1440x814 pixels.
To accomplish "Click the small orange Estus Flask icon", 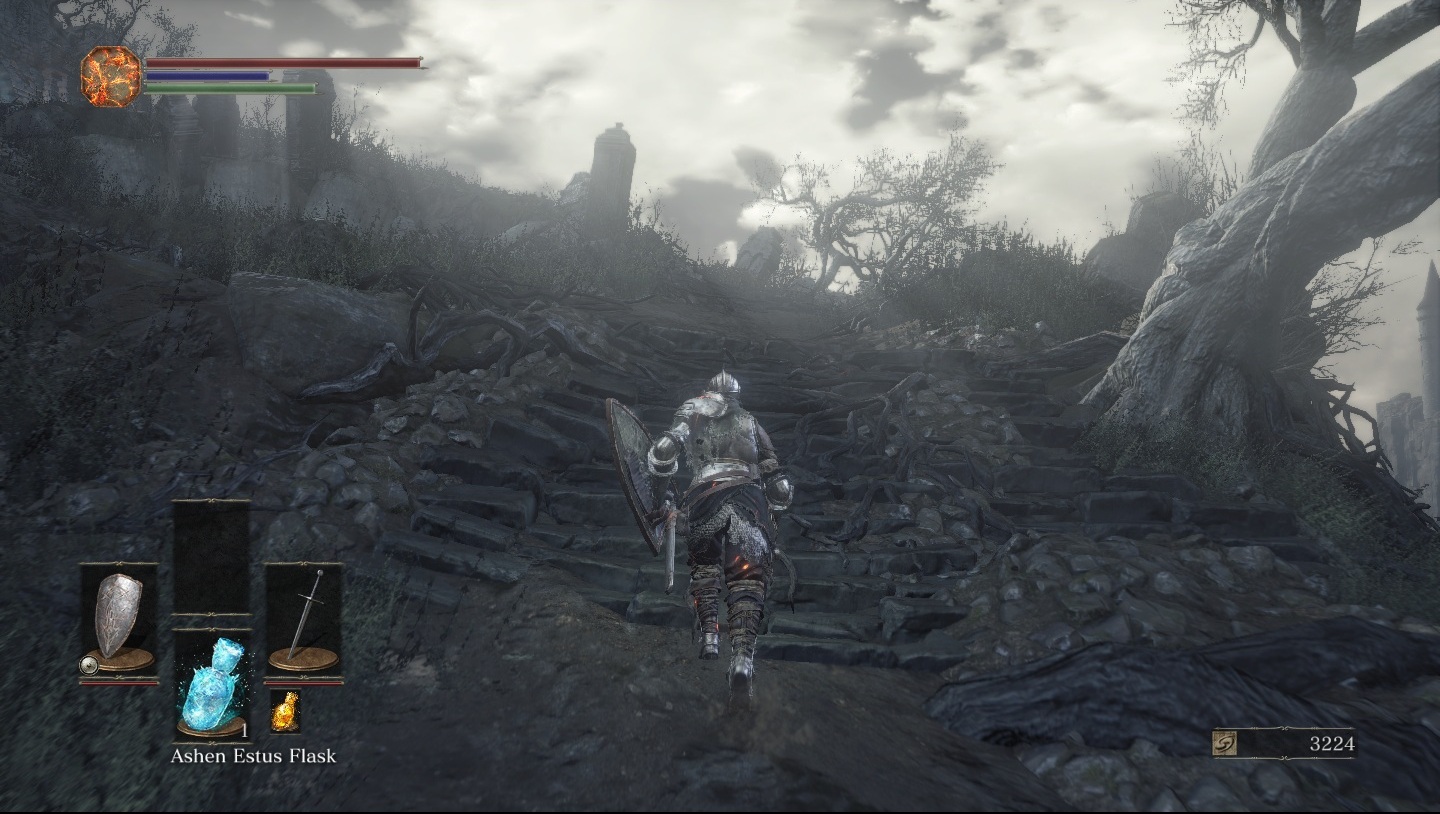I will click(x=284, y=710).
